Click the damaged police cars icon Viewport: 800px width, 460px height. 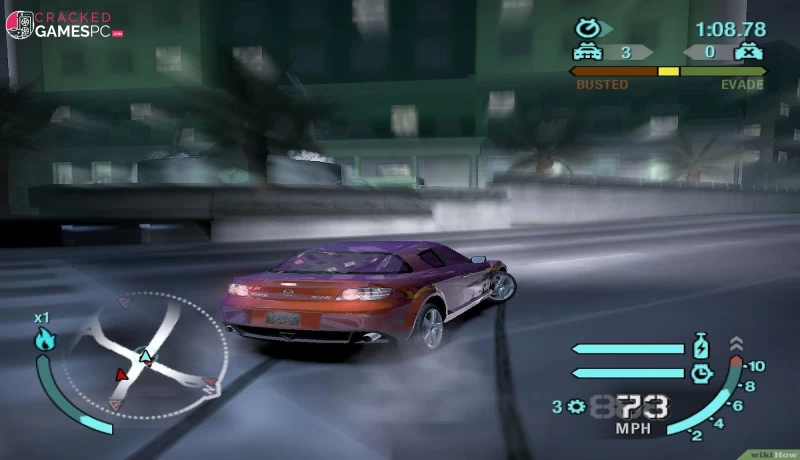tap(746, 52)
